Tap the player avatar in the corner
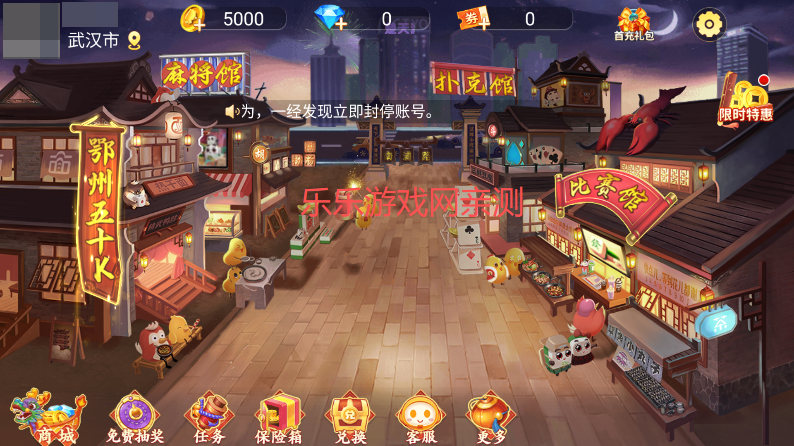Screen dimensions: 794x446 point(31,30)
